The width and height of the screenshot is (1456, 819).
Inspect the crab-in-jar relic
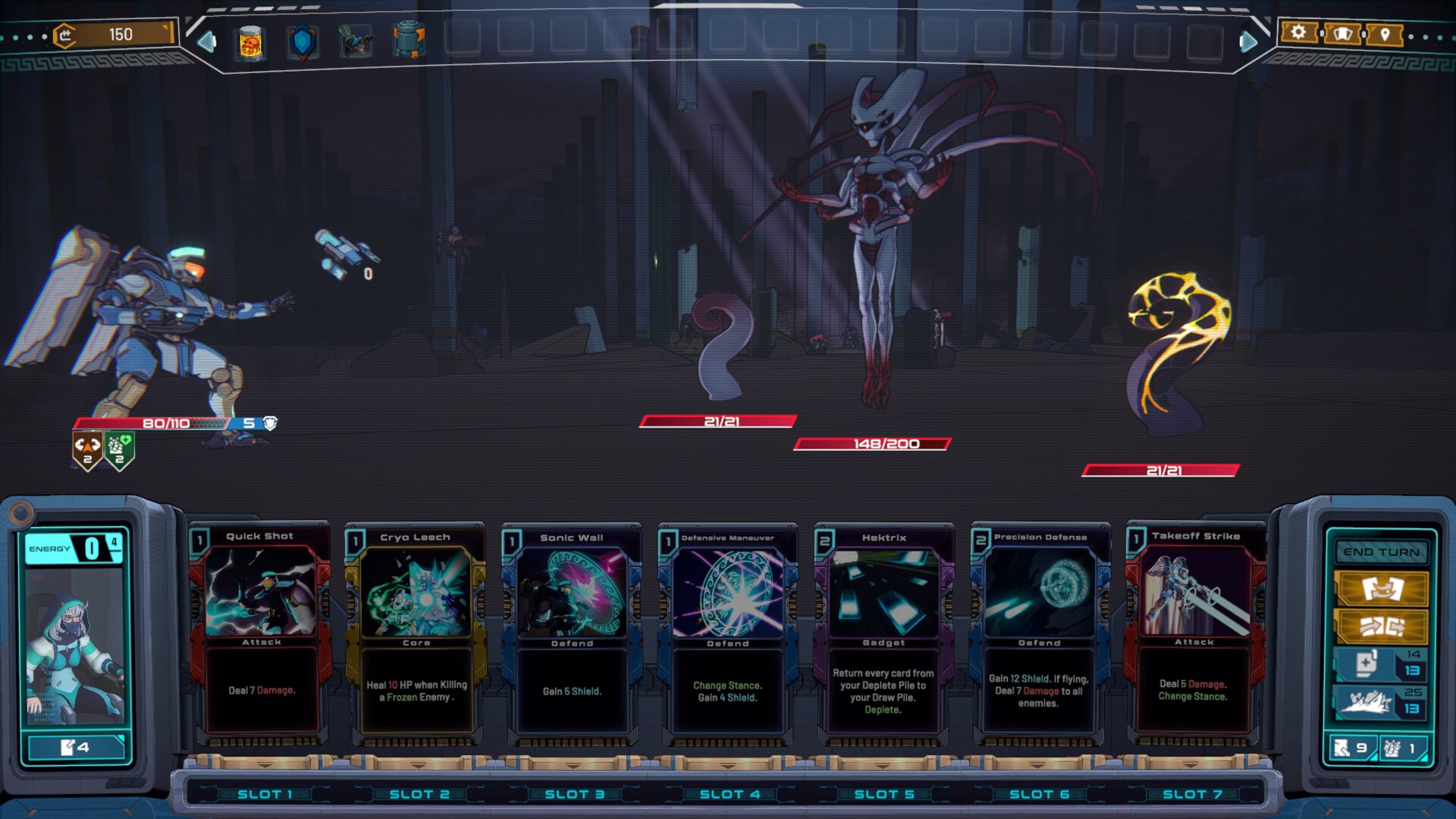(250, 42)
